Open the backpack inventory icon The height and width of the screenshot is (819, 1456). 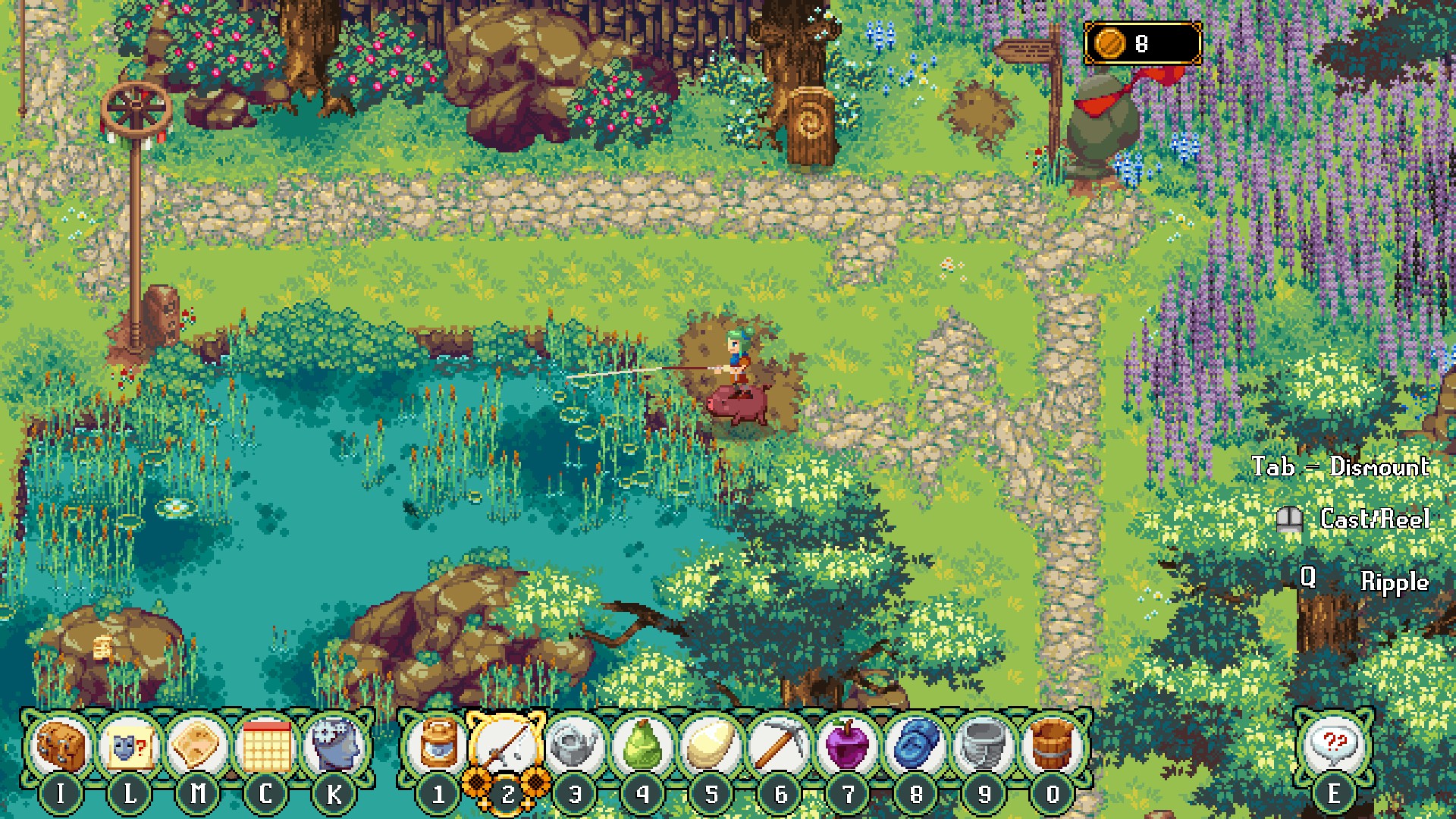pyautogui.click(x=61, y=747)
